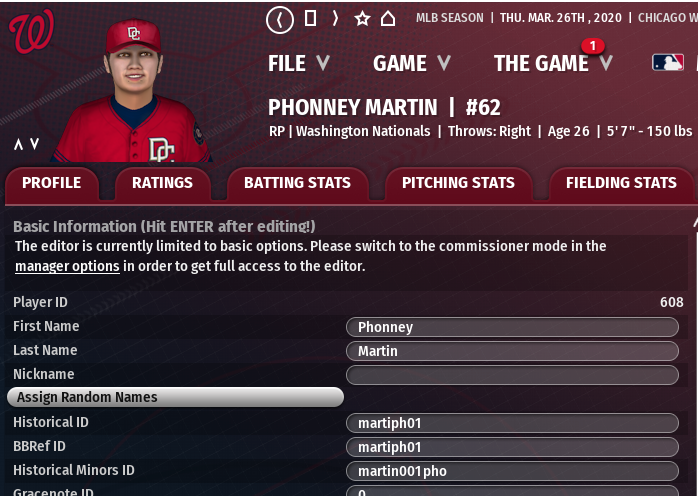The image size is (698, 496).
Task: Open the FILE menu
Action: pyautogui.click(x=298, y=63)
